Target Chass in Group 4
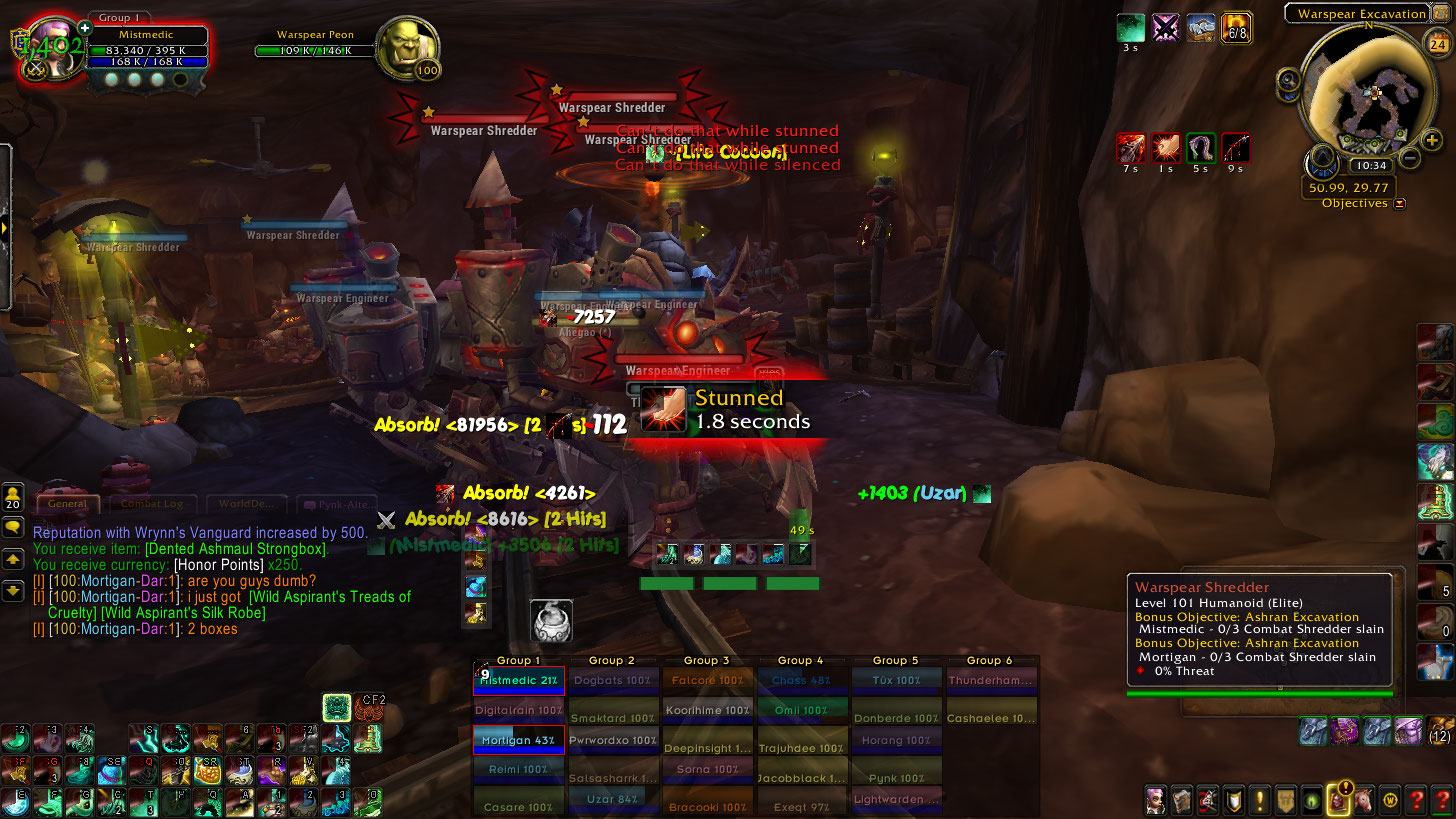1456x819 pixels. click(x=802, y=680)
